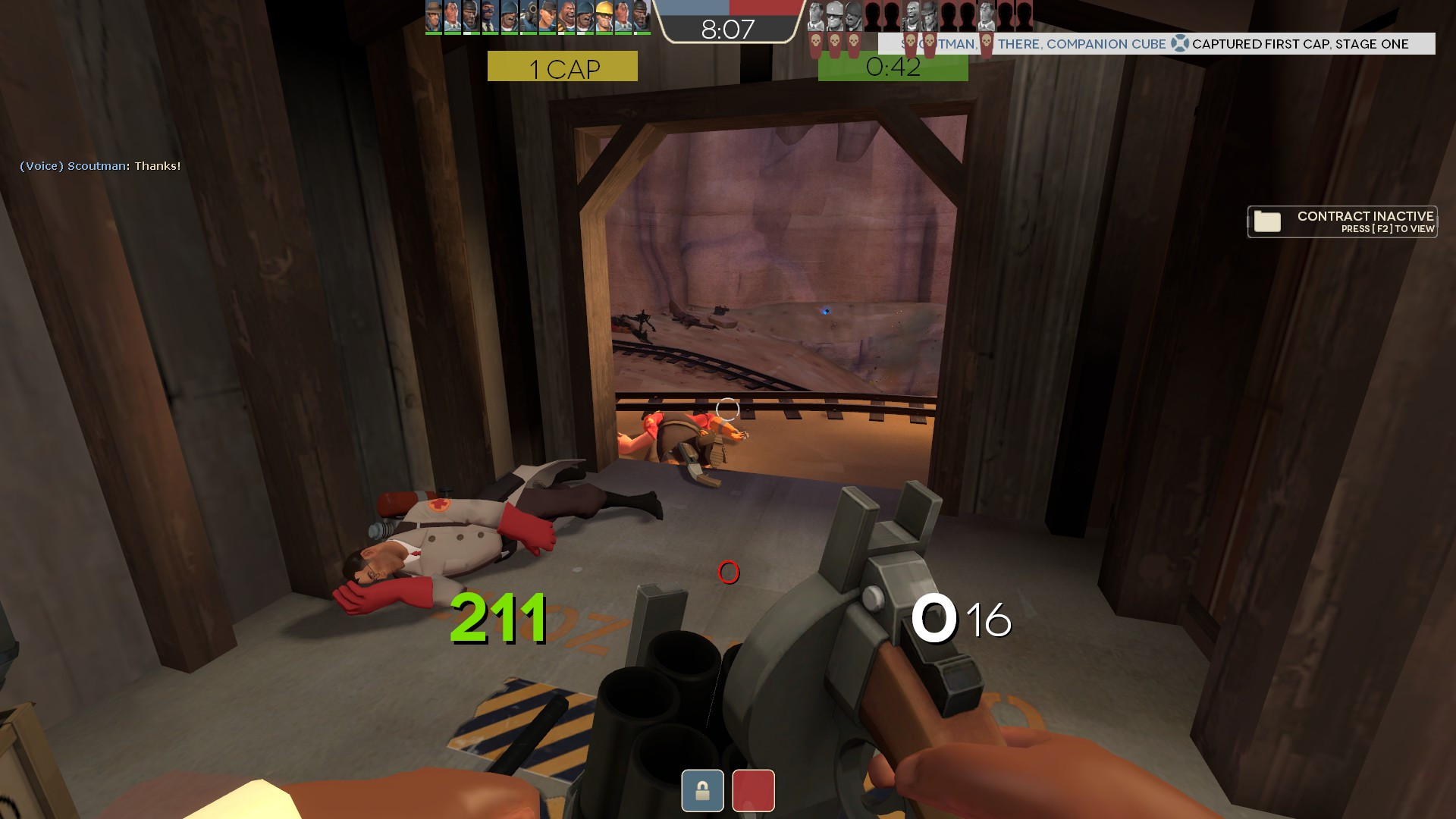The width and height of the screenshot is (1456, 819).
Task: Click the red control point indicator
Action: click(753, 790)
